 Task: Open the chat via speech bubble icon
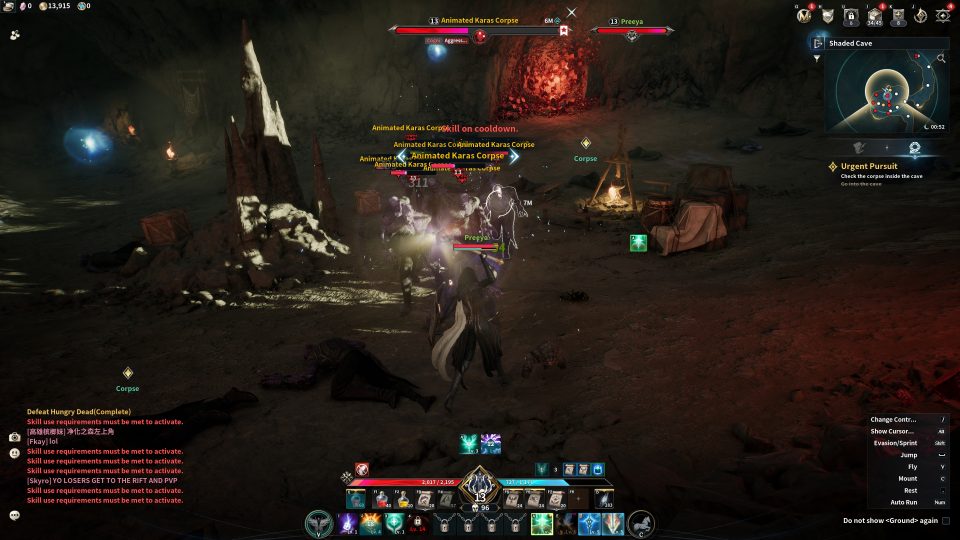(x=15, y=515)
